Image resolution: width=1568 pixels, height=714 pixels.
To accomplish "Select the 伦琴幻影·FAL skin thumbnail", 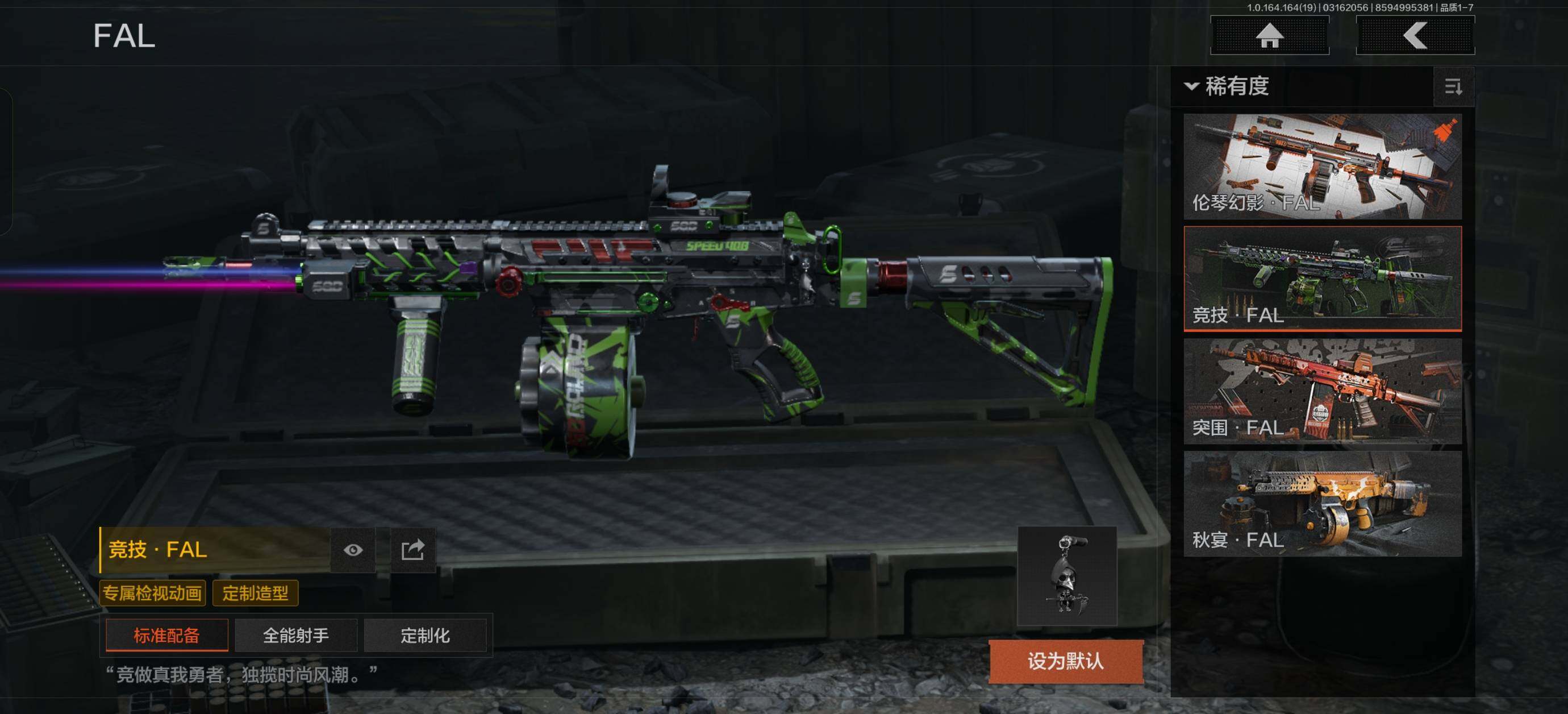I will 1322,167.
